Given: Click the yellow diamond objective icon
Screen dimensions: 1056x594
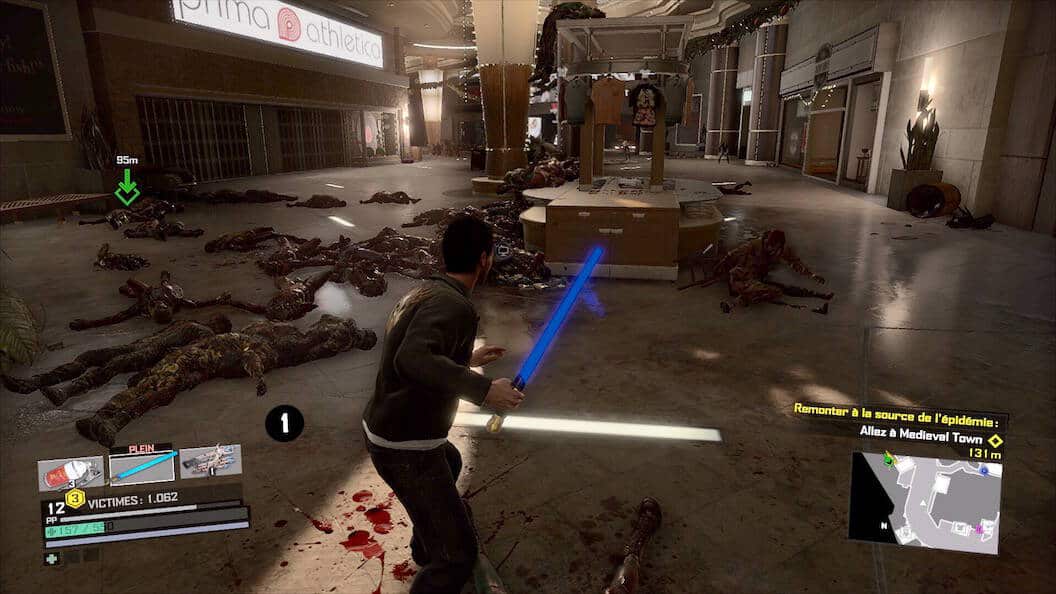Looking at the screenshot, I should (994, 439).
